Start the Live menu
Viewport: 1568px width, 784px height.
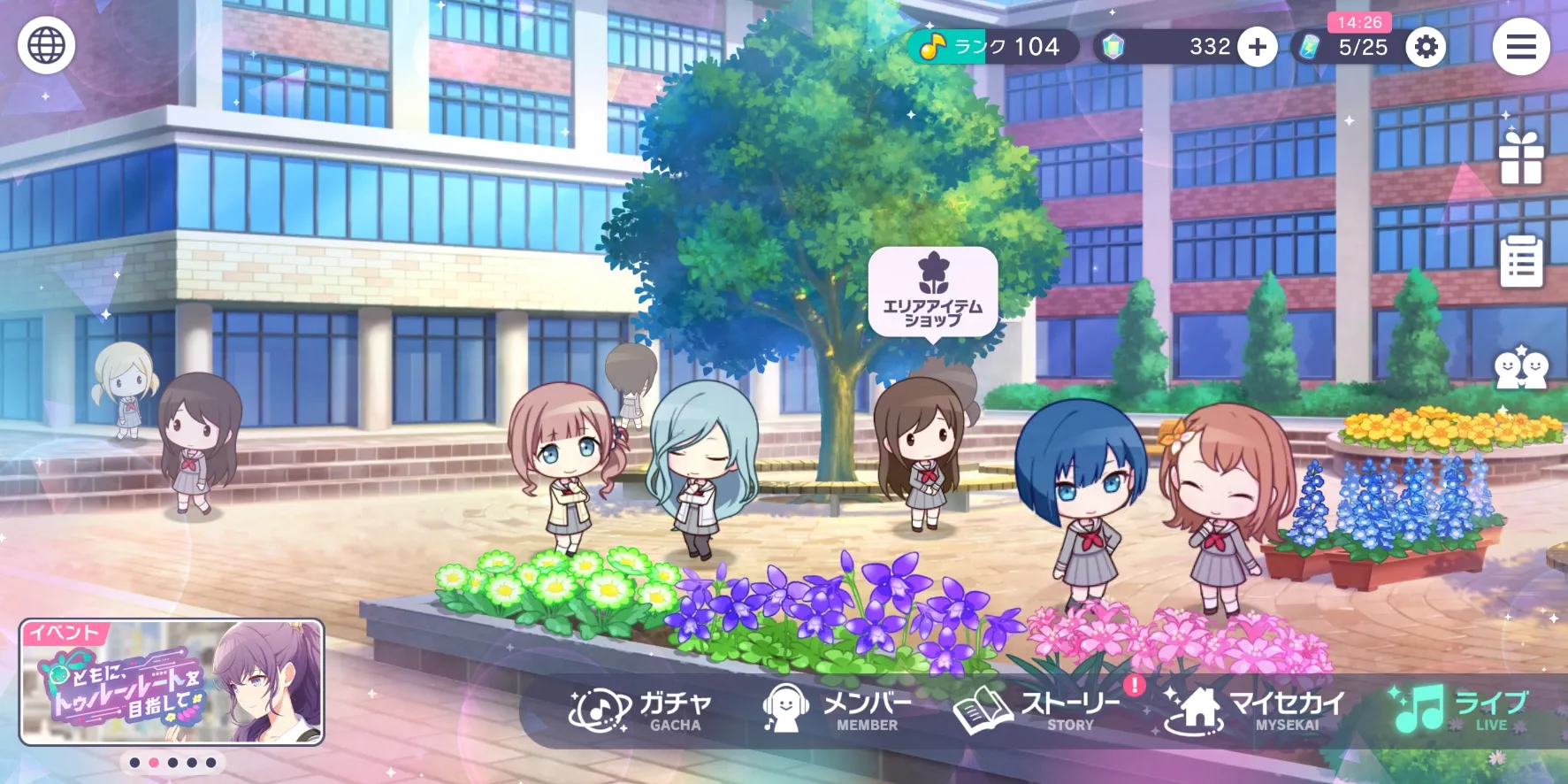pos(1459,711)
